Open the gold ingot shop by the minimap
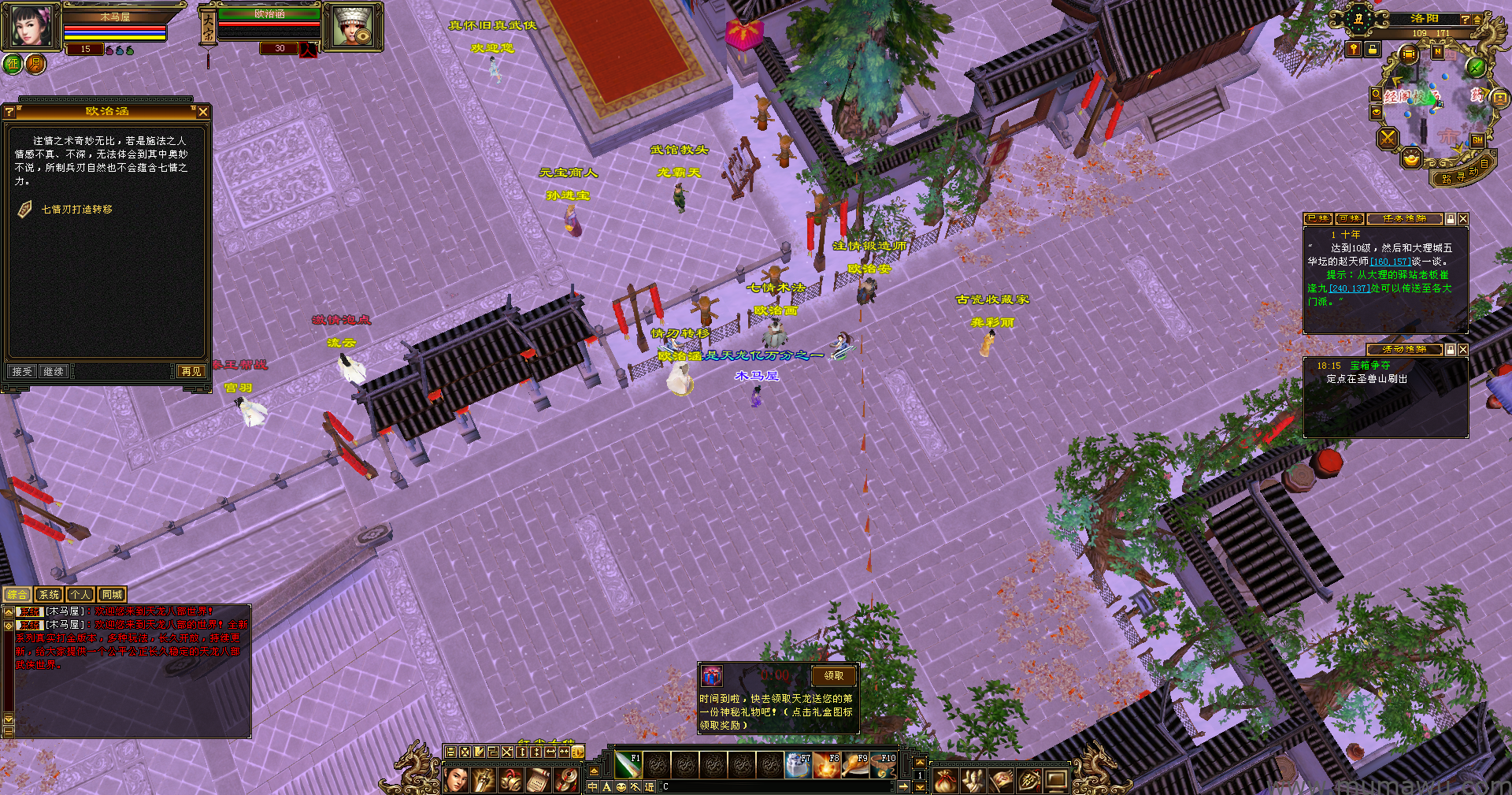Screen dimensions: 1512x795 1412,159
